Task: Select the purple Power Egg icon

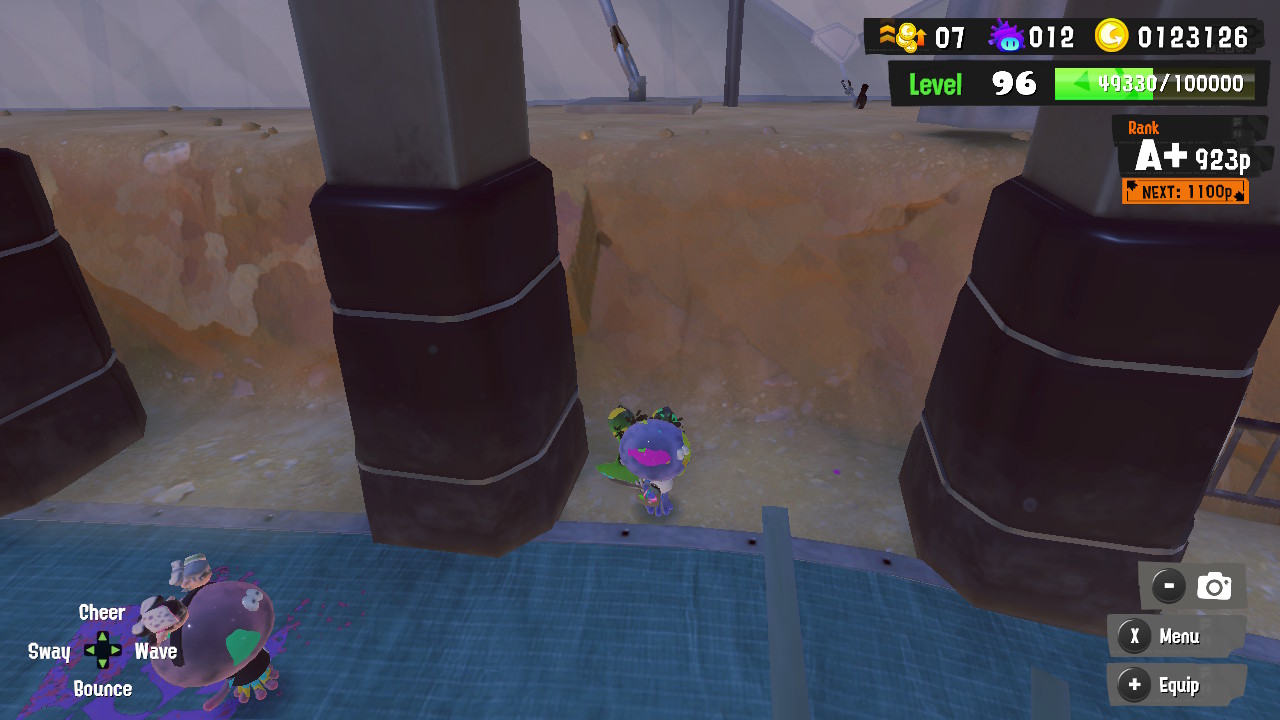Action: (x=1005, y=36)
